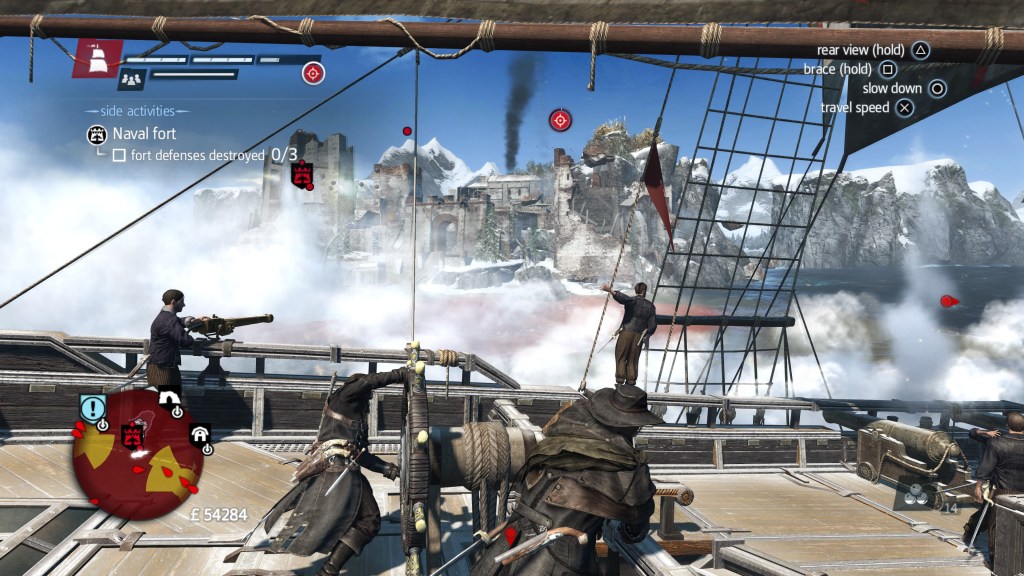Select the red fort marker over the stone tower
The width and height of the screenshot is (1024, 576).
pyautogui.click(x=300, y=174)
